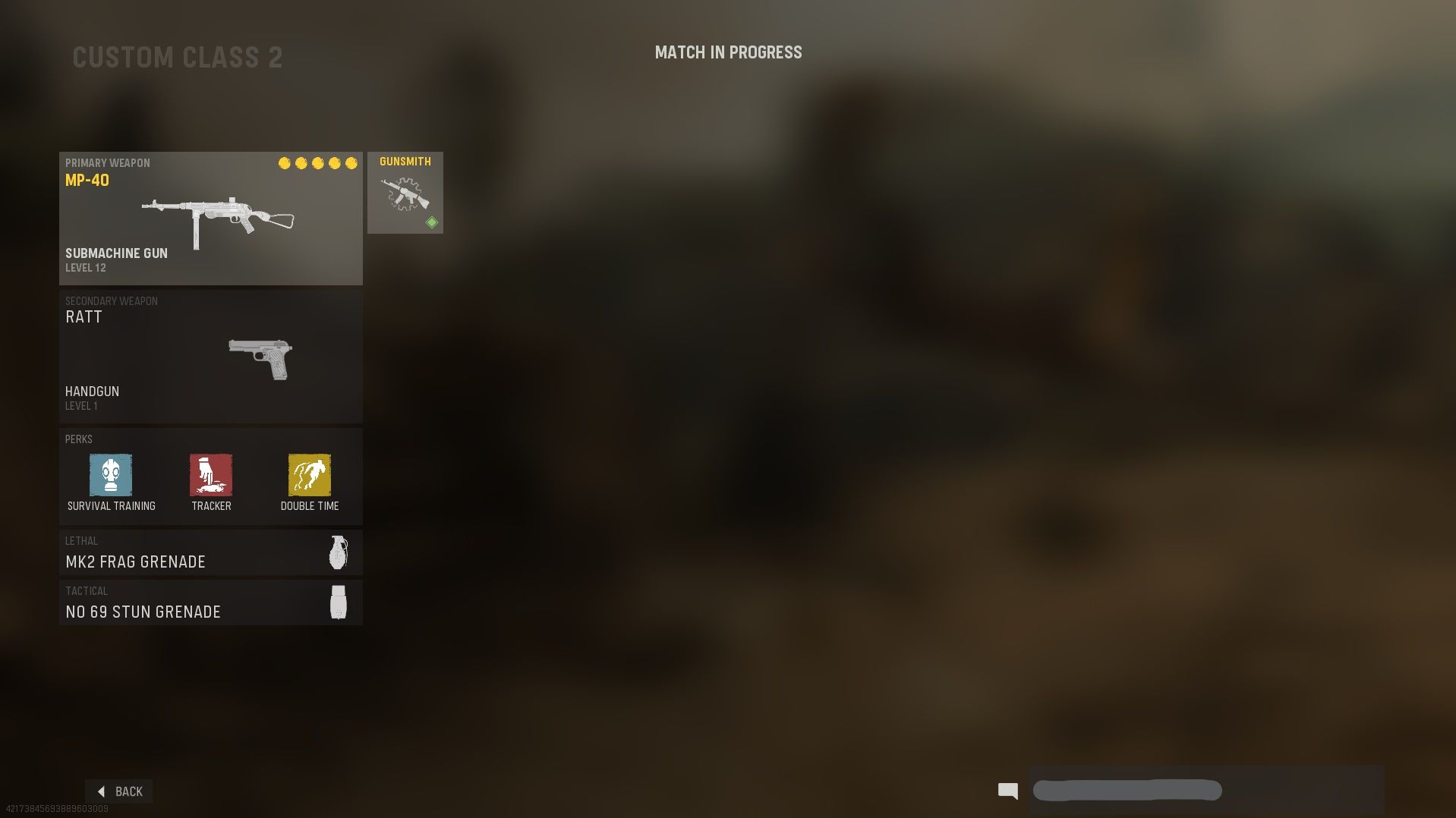
Task: Select the Tracker perk icon
Action: tap(210, 477)
